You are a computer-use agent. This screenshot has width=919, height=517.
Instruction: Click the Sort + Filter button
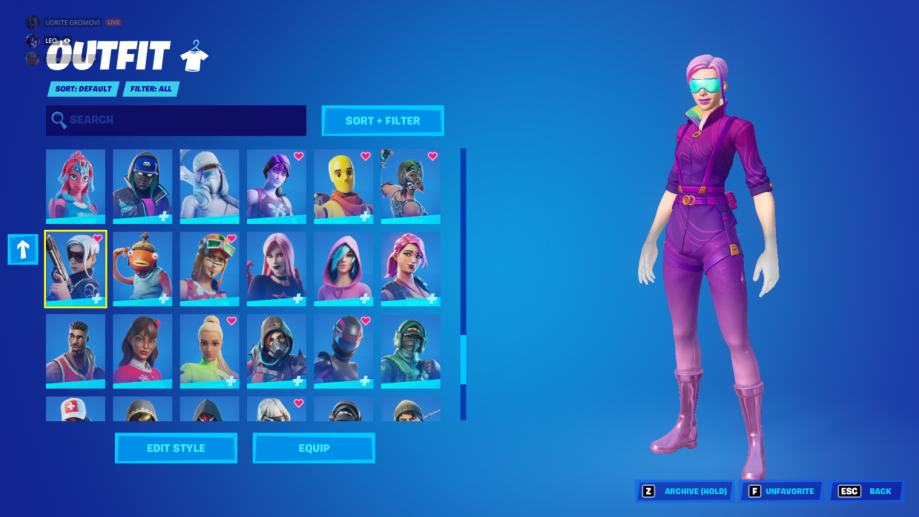coord(382,121)
